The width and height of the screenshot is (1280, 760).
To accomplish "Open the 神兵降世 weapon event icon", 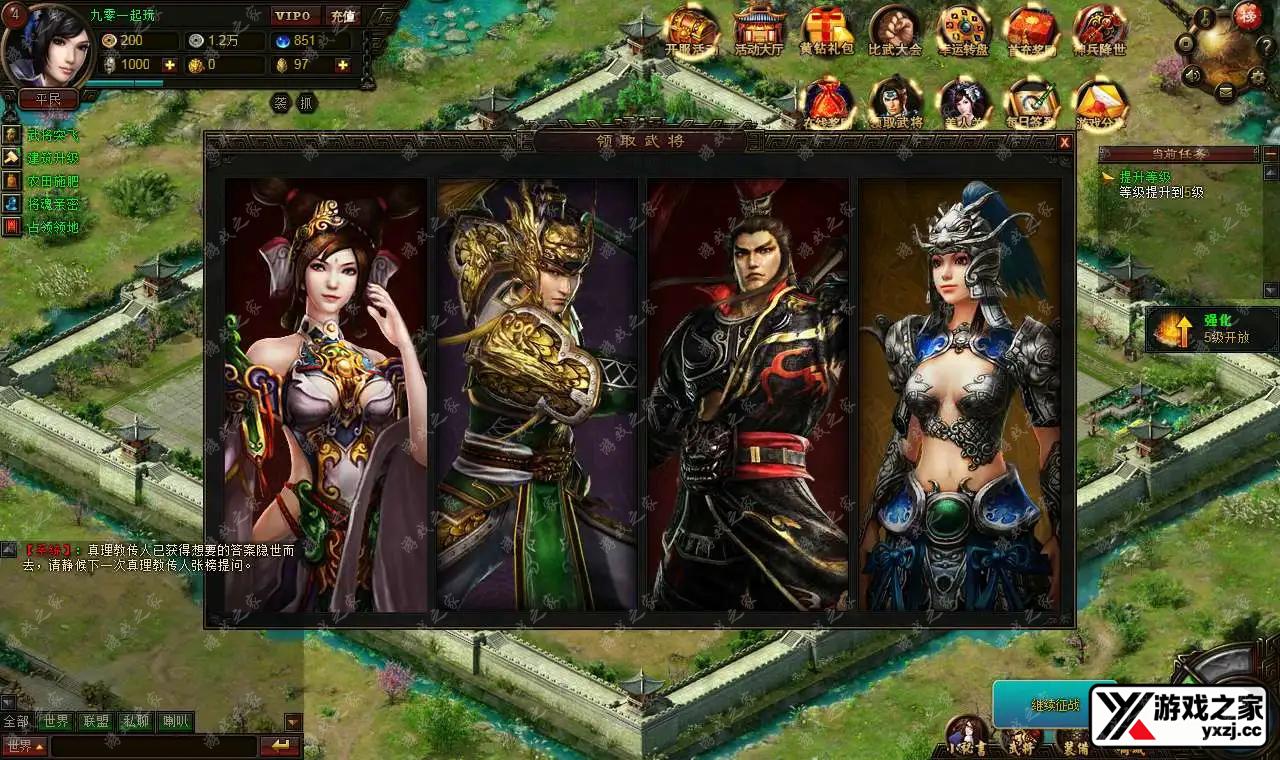I will click(1099, 30).
